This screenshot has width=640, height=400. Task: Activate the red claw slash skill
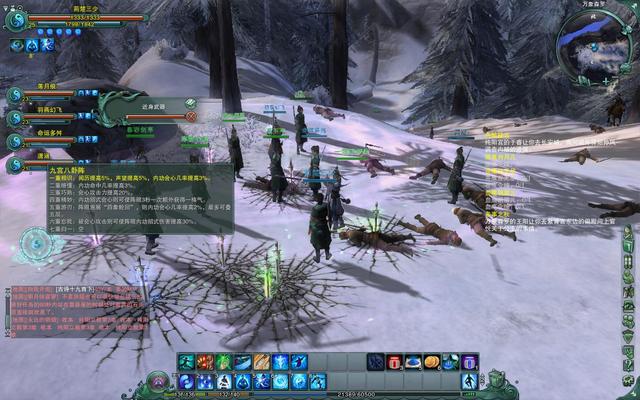(x=204, y=361)
